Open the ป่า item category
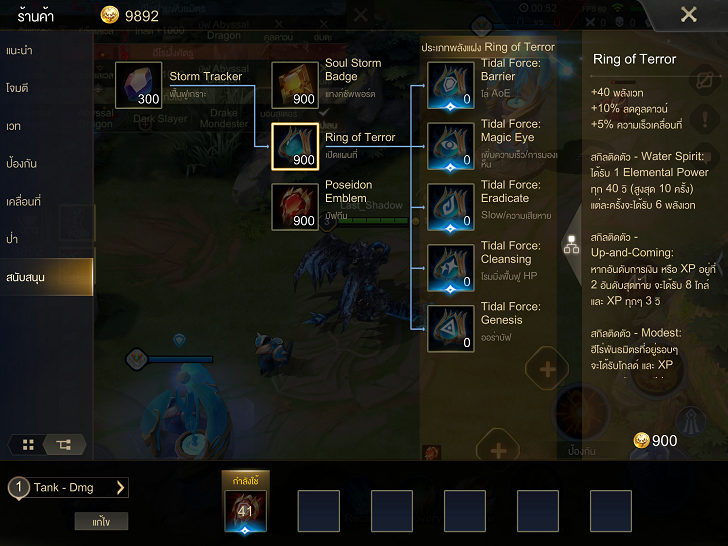 [x=46, y=239]
